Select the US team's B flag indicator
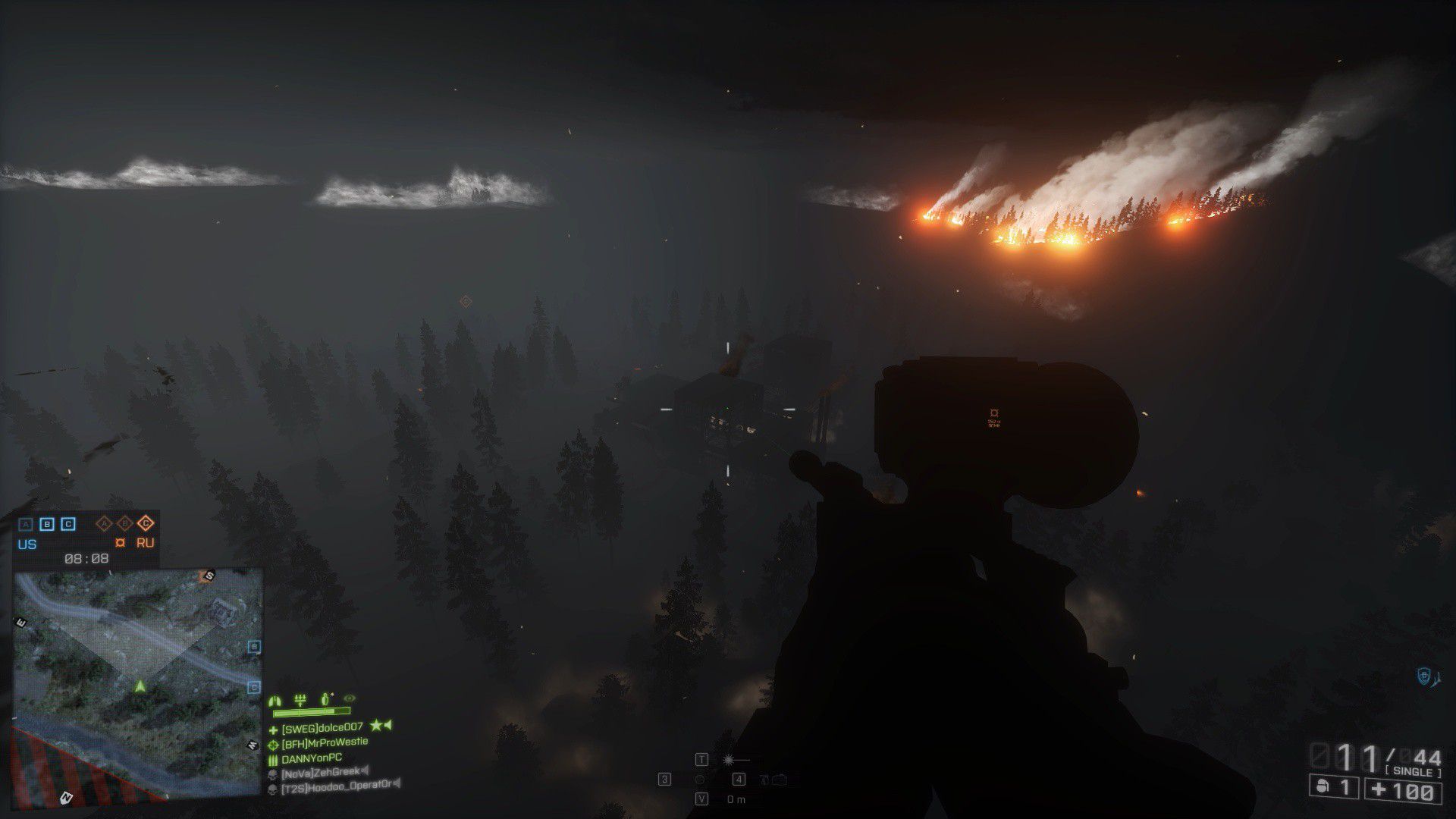Viewport: 1456px width, 819px height. tap(46, 523)
